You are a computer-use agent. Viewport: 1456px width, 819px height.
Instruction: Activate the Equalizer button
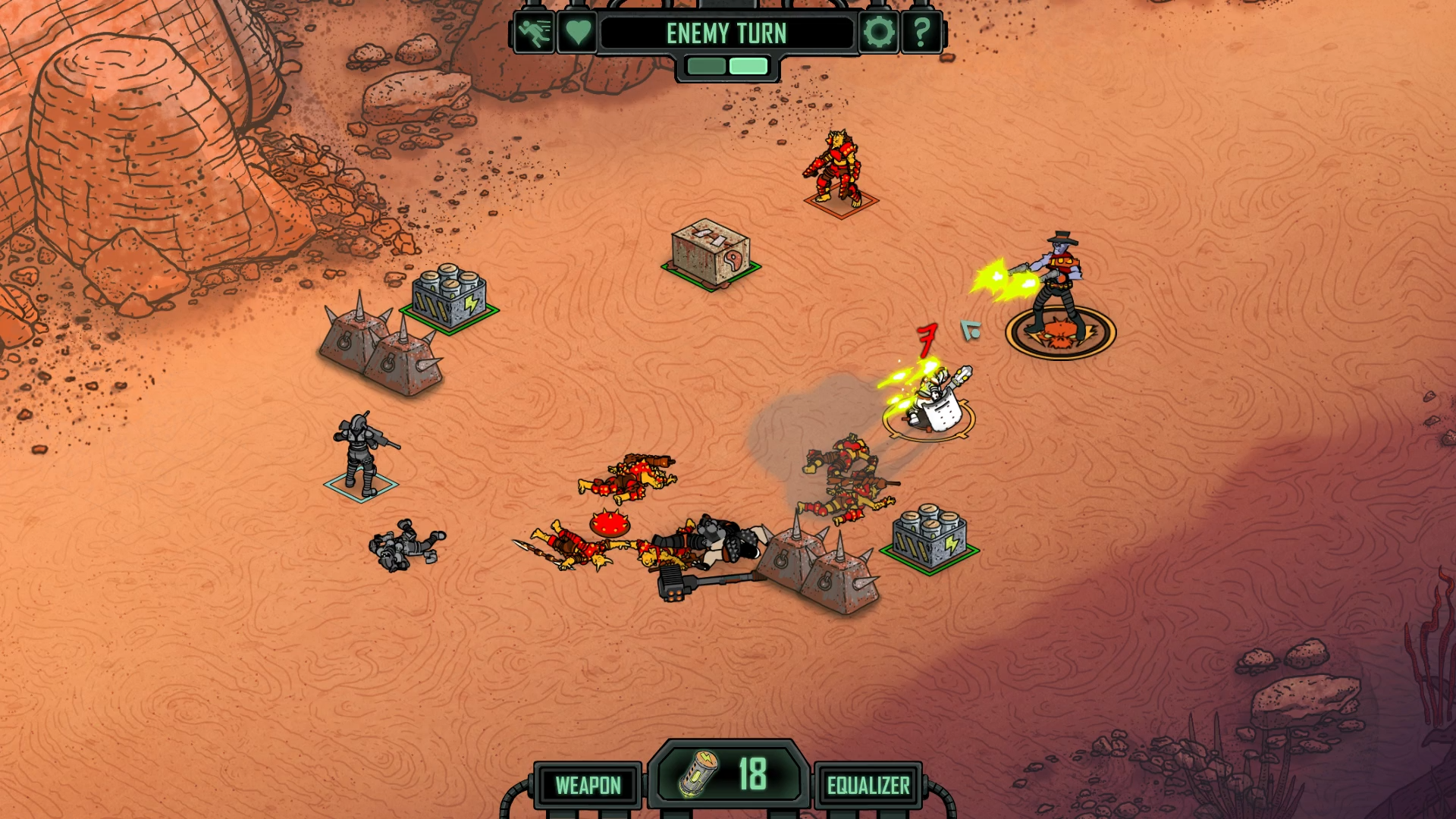tap(868, 786)
